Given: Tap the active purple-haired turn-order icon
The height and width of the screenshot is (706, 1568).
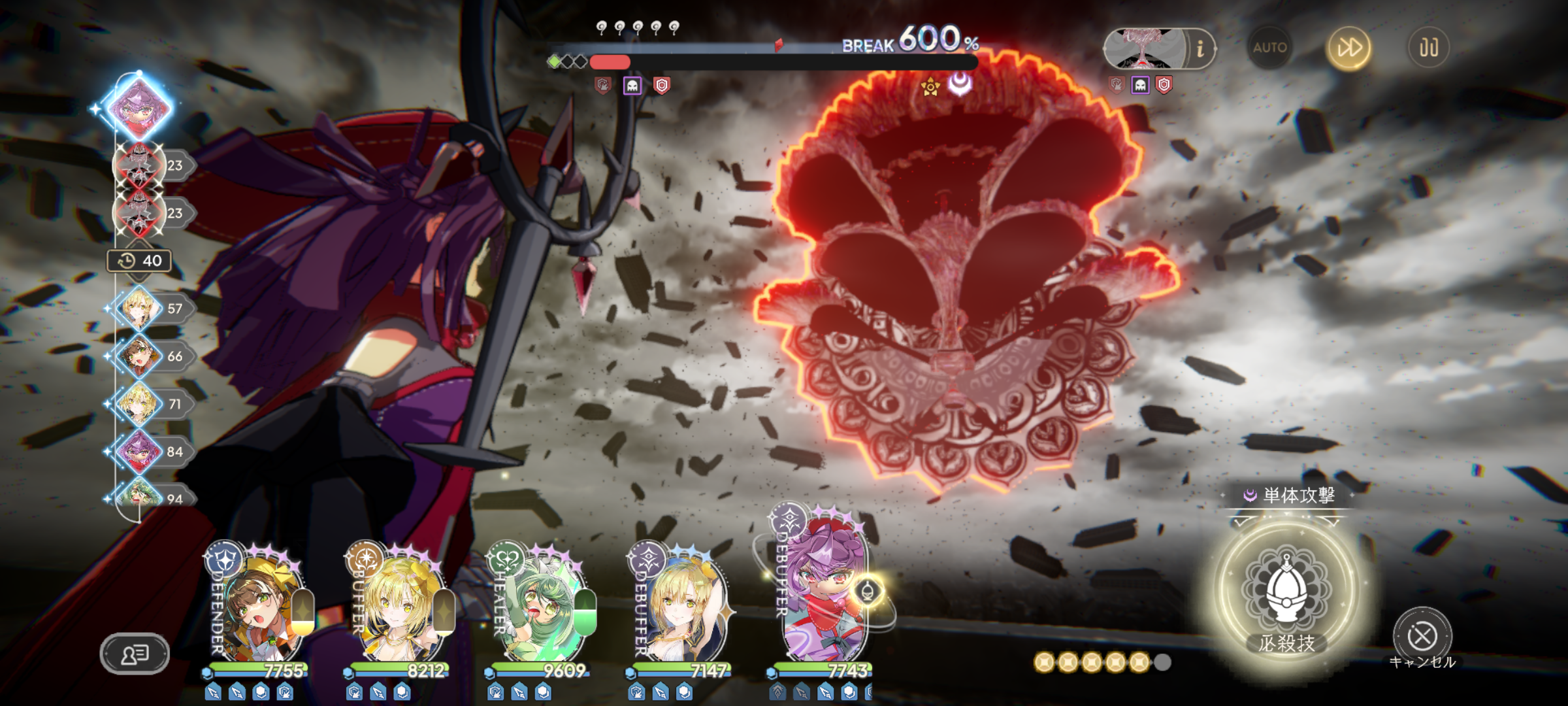Looking at the screenshot, I should (139, 107).
